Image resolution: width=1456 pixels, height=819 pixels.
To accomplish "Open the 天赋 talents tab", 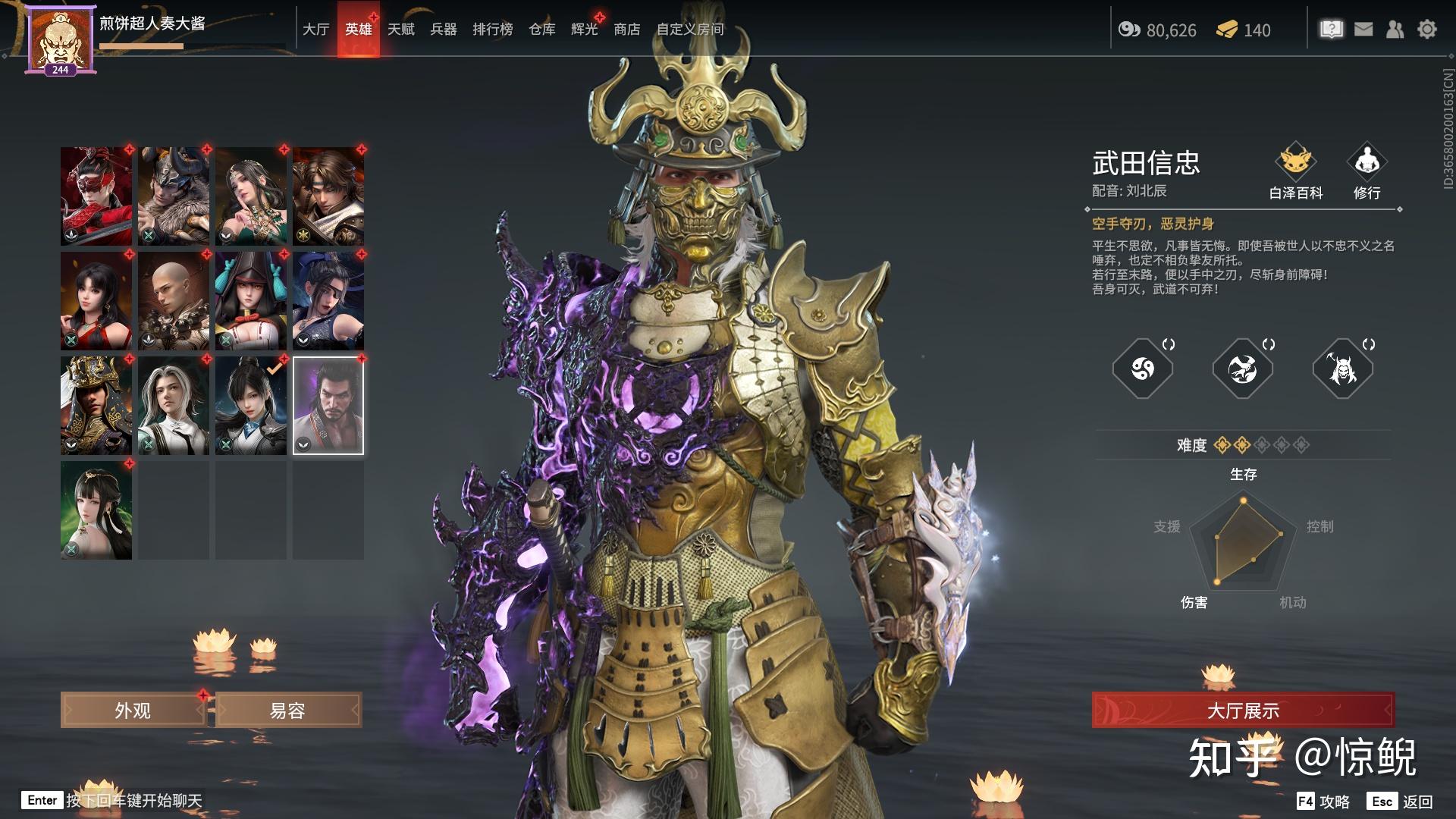I will [401, 30].
